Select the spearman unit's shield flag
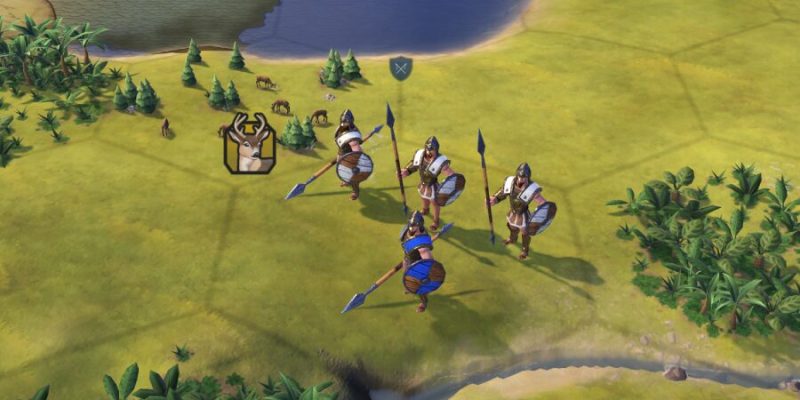Screen dimensions: 800x400 point(400,69)
